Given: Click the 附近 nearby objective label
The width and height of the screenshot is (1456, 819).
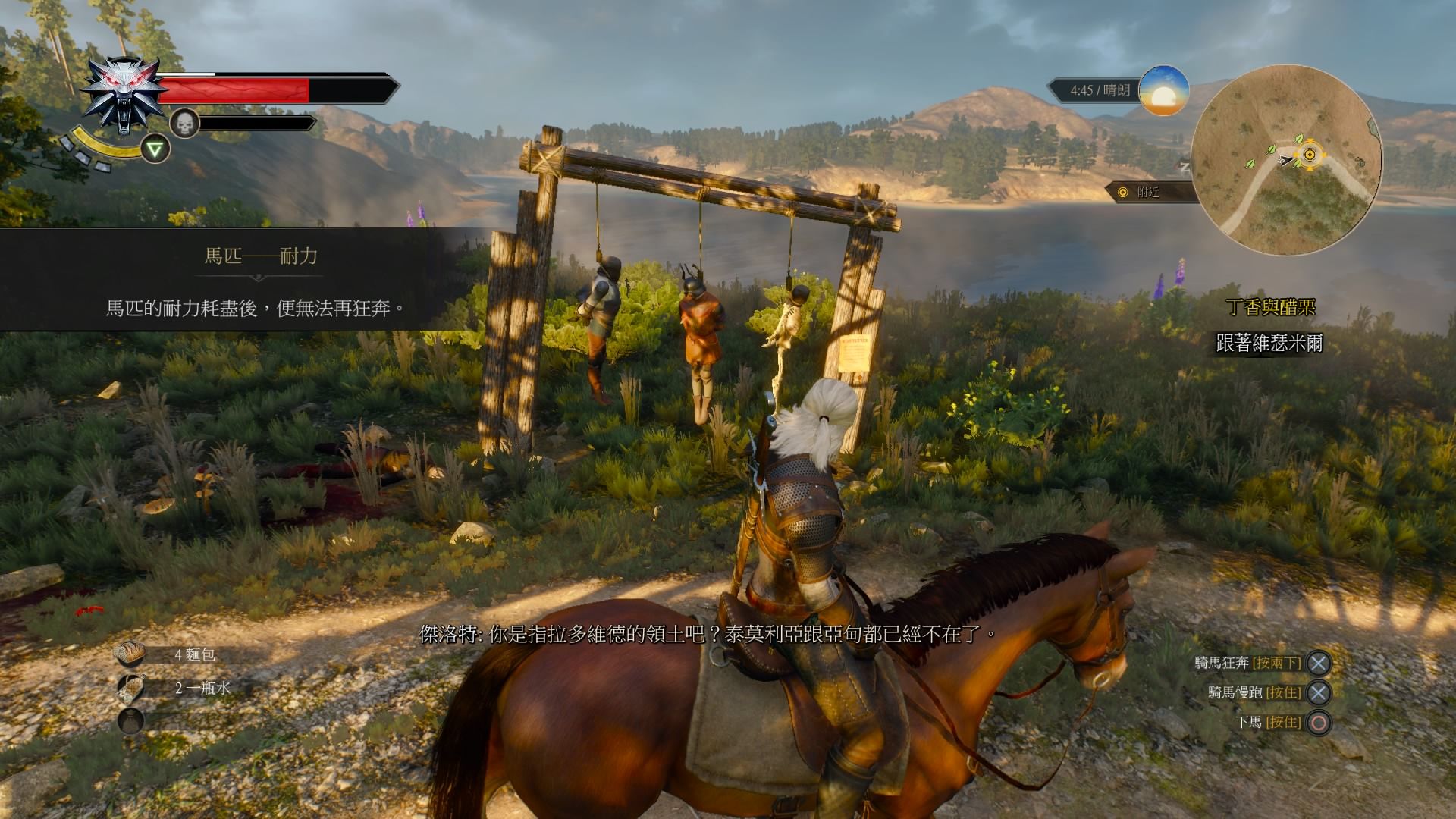Looking at the screenshot, I should click(x=1147, y=193).
